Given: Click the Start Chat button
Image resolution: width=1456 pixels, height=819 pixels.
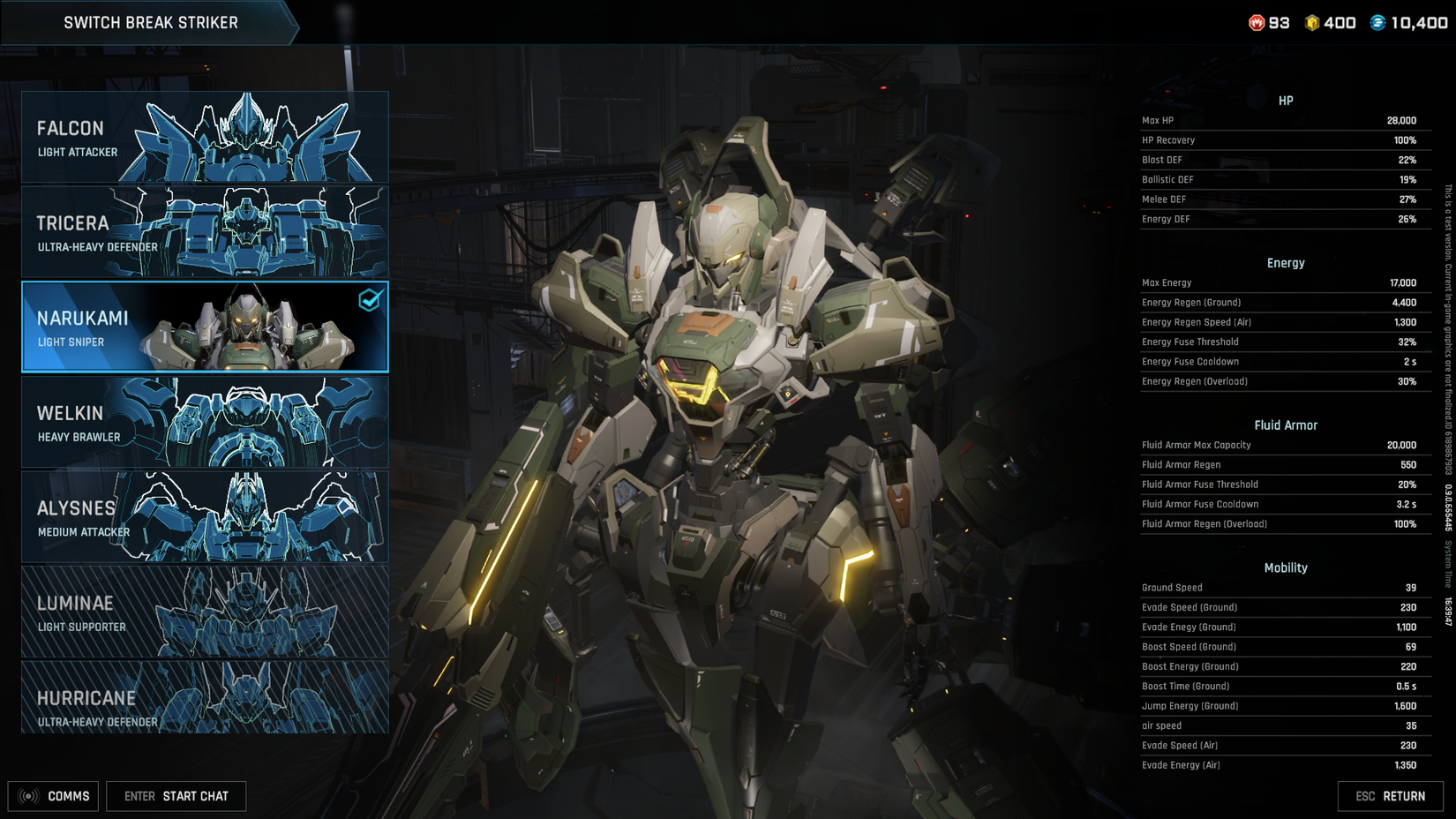Looking at the screenshot, I should (176, 796).
